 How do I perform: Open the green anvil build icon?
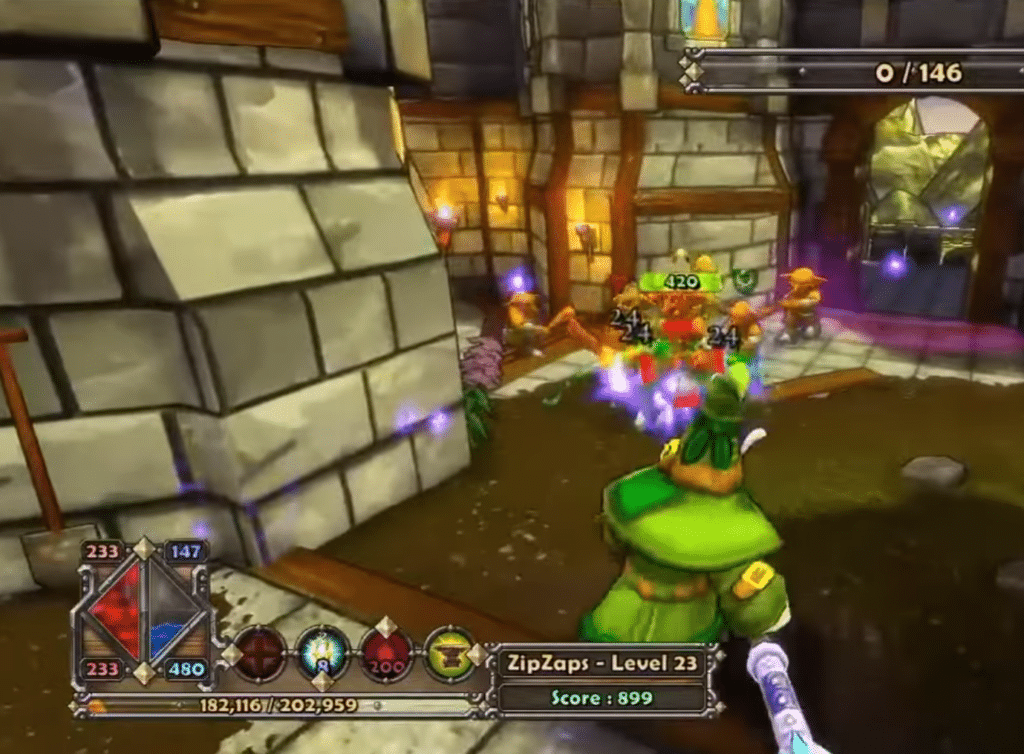tap(449, 654)
